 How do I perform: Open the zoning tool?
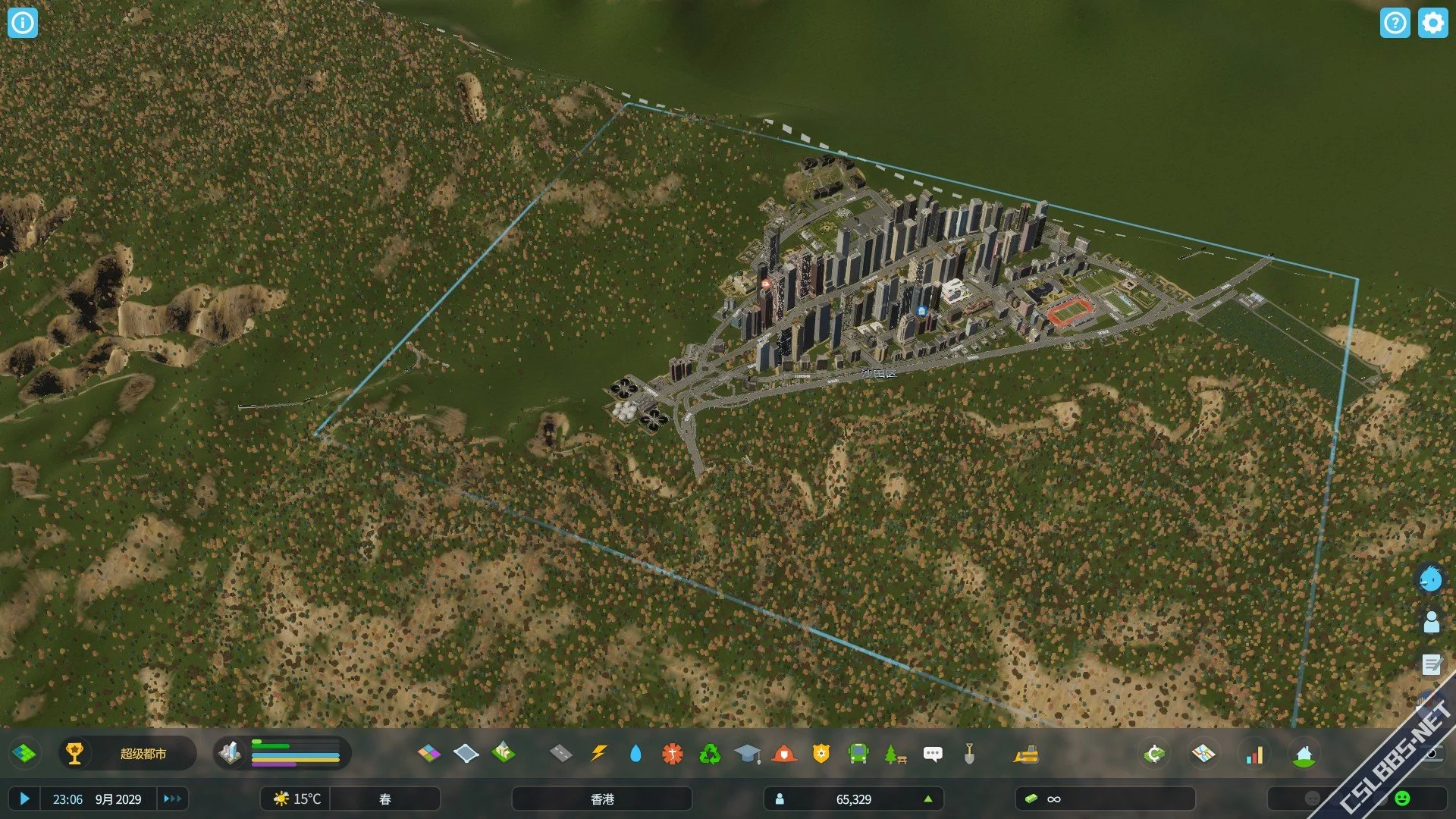coord(428,753)
